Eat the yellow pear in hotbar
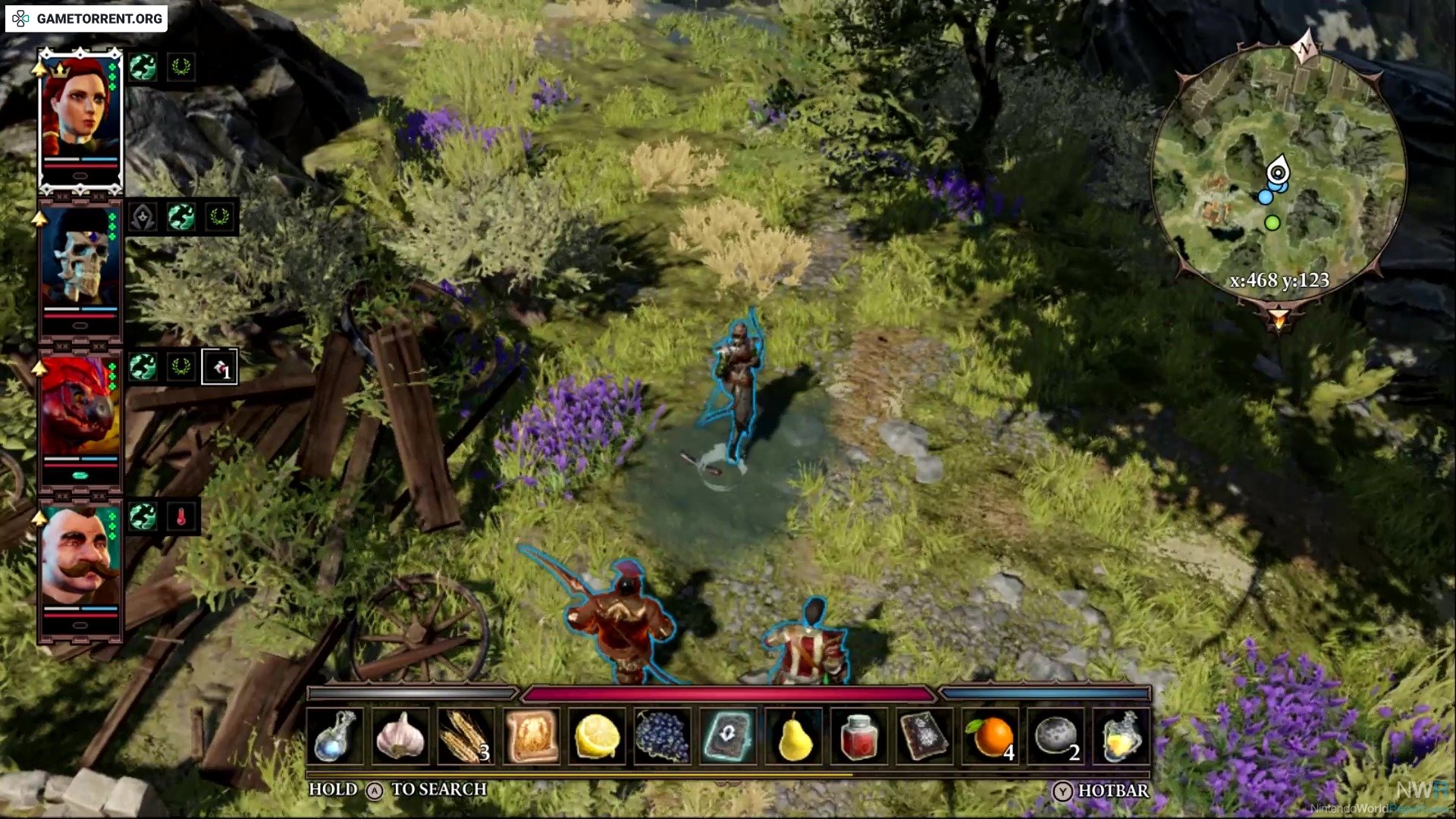 pyautogui.click(x=793, y=736)
